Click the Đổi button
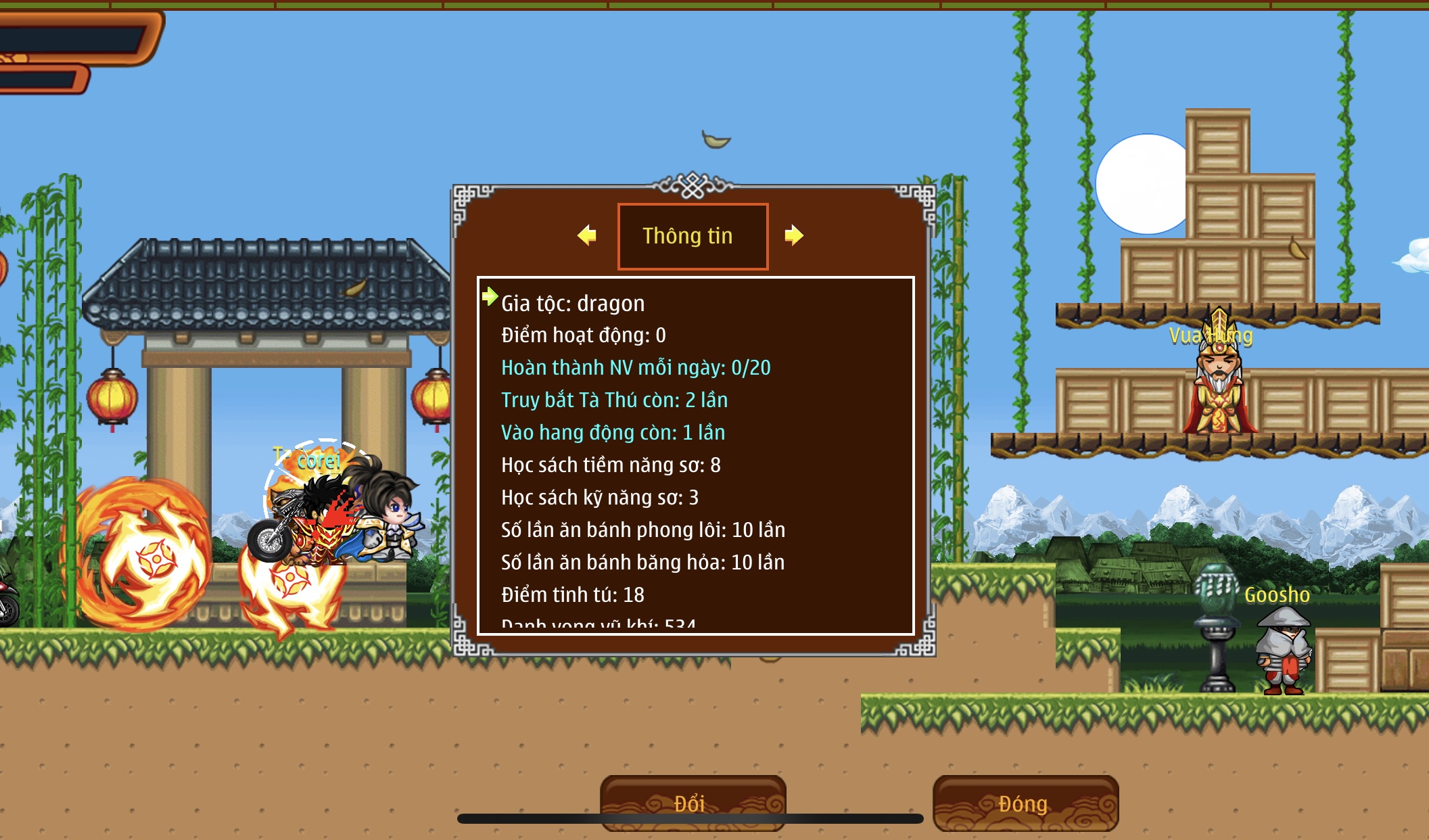This screenshot has height=840, width=1429. pos(692,802)
